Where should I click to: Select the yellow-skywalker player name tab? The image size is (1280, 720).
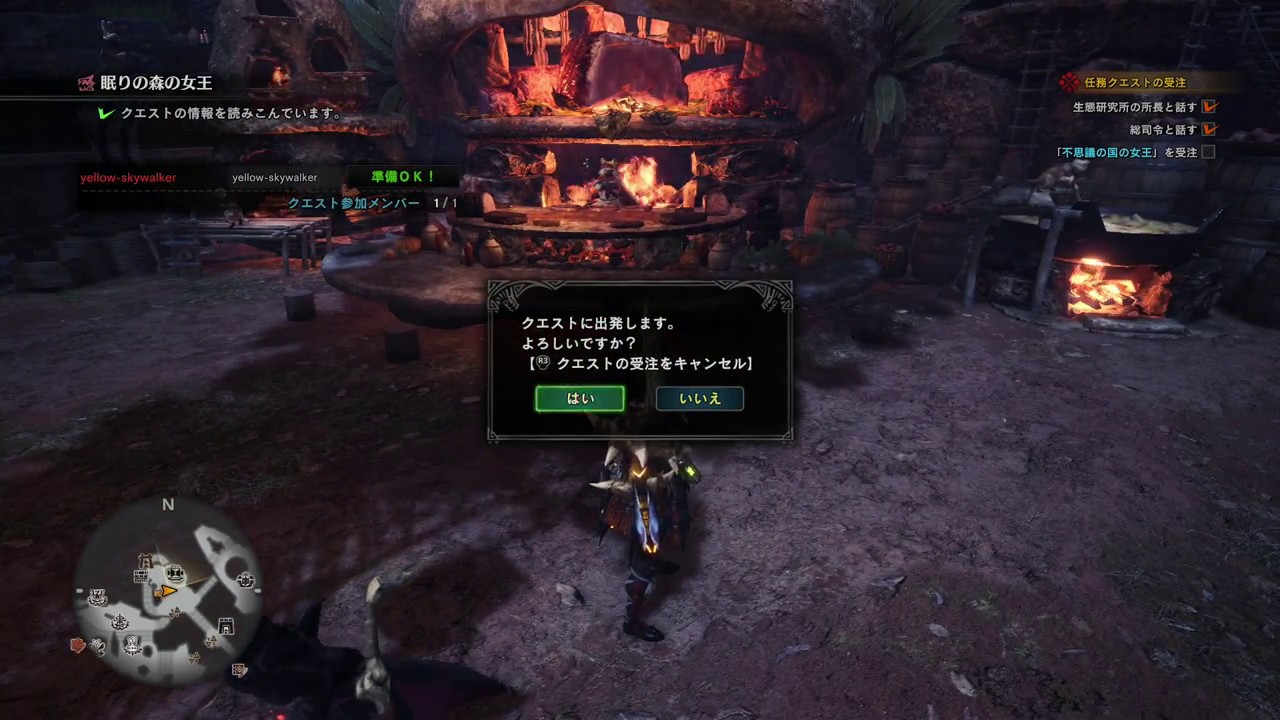(128, 177)
